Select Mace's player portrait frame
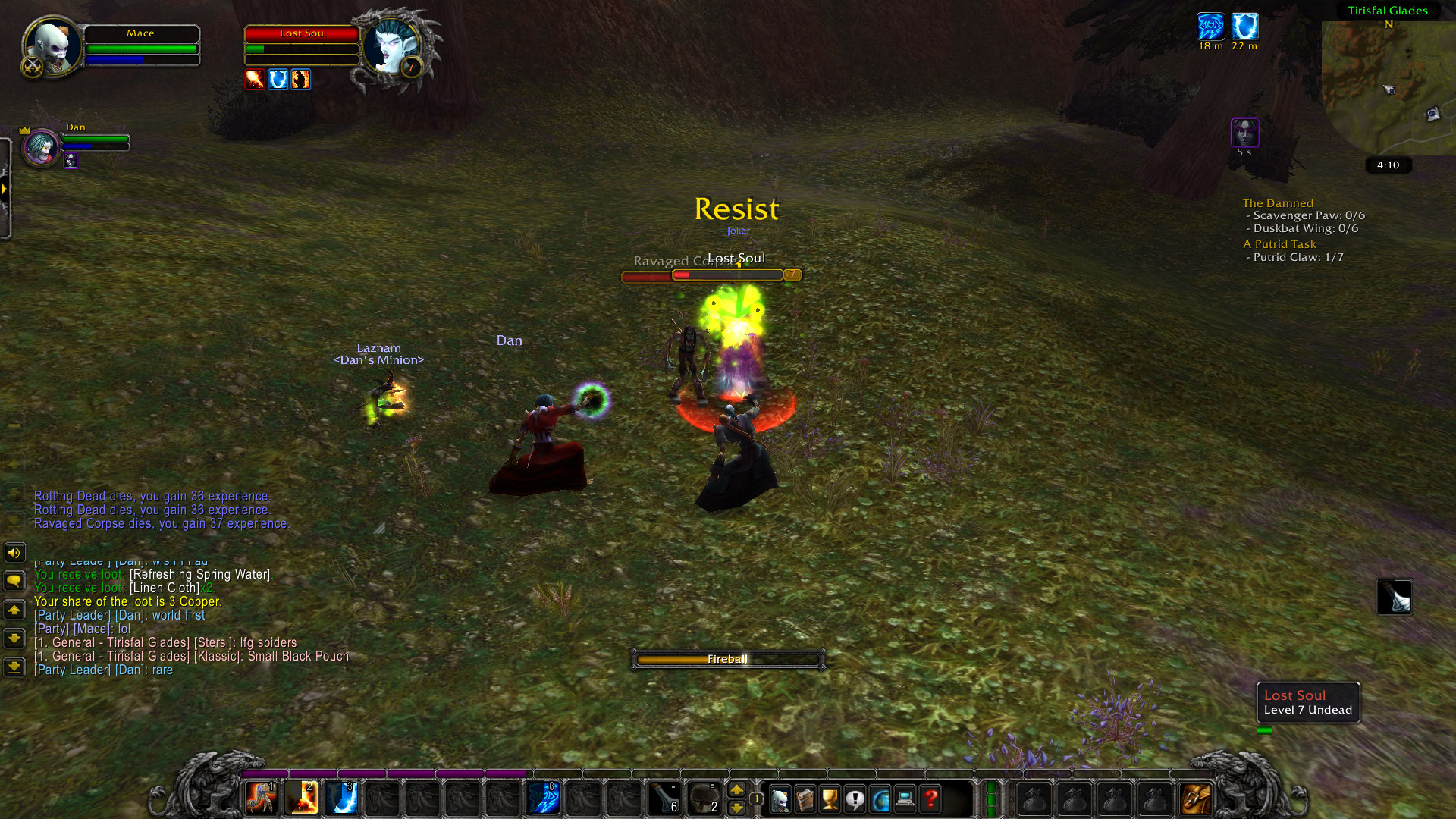1456x819 pixels. [53, 47]
